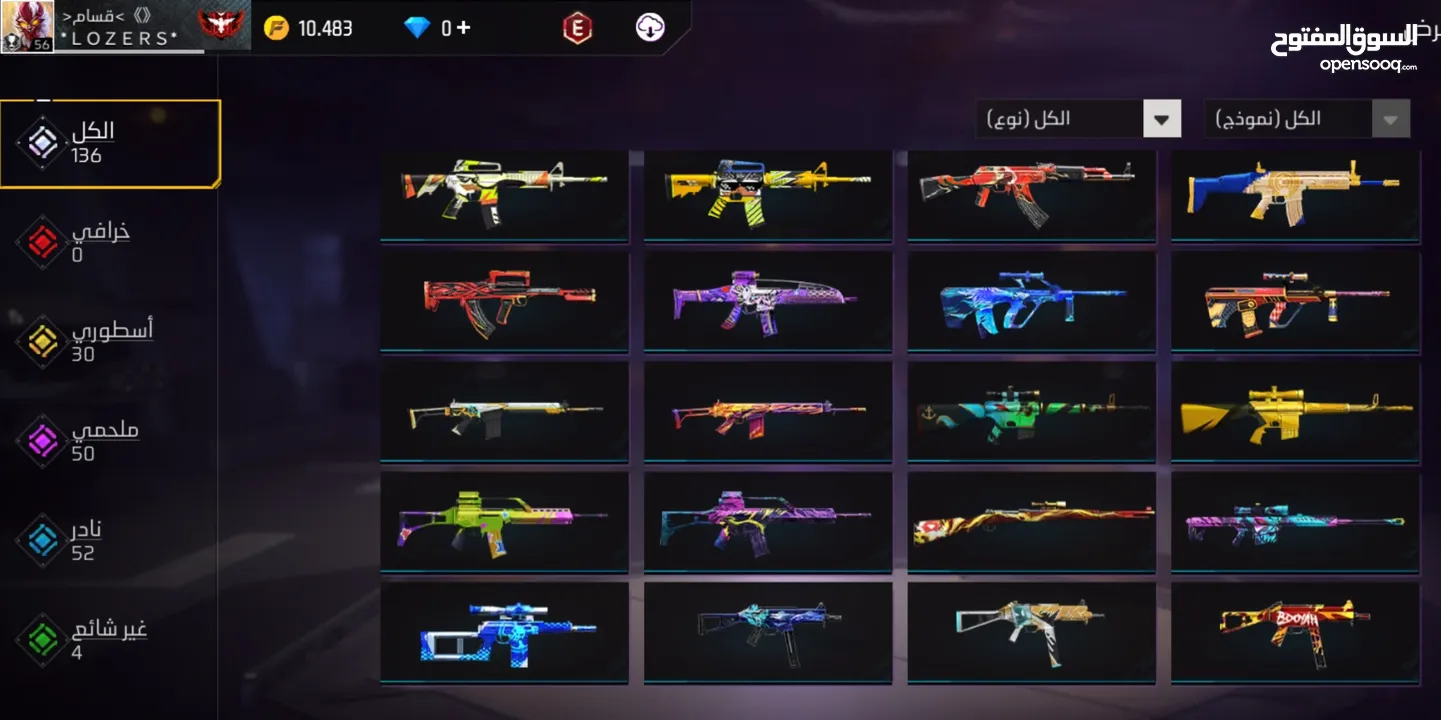Viewport: 1441px width, 720px height.
Task: Select the red dragon AK skin
Action: [1031, 194]
